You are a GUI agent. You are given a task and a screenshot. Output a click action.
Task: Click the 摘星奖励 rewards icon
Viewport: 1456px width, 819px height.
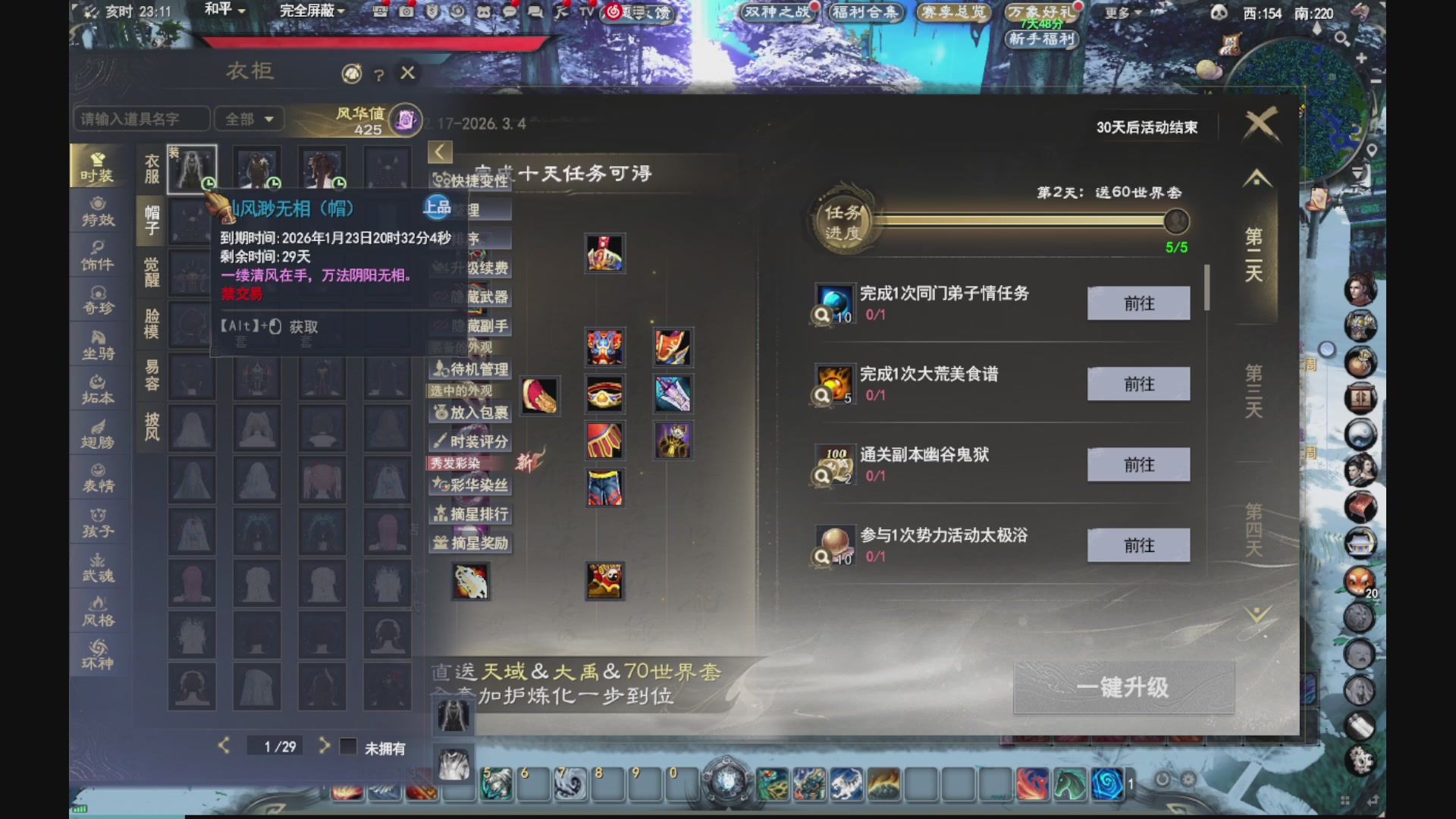point(471,544)
